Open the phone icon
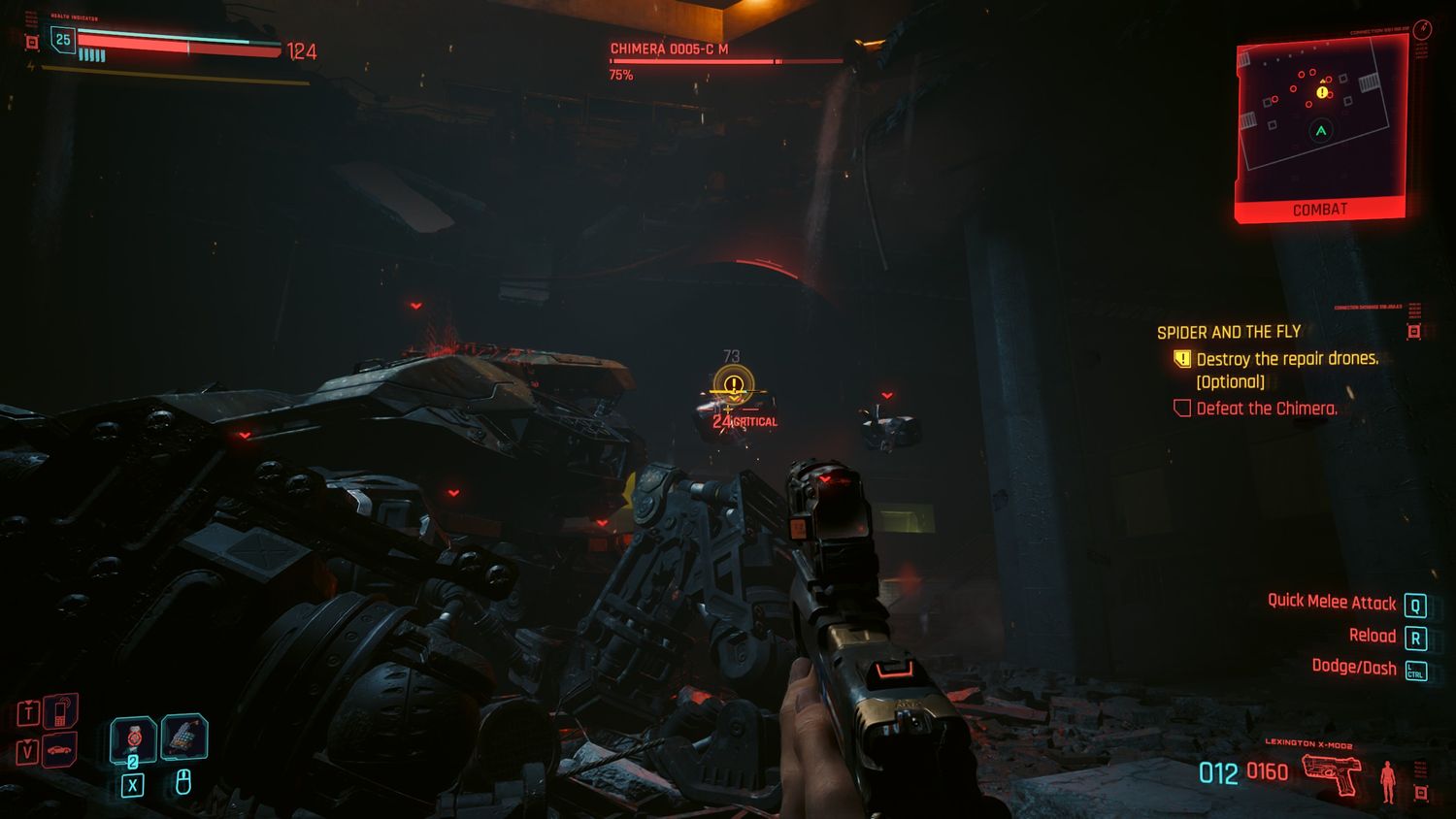1456x819 pixels. coord(60,713)
